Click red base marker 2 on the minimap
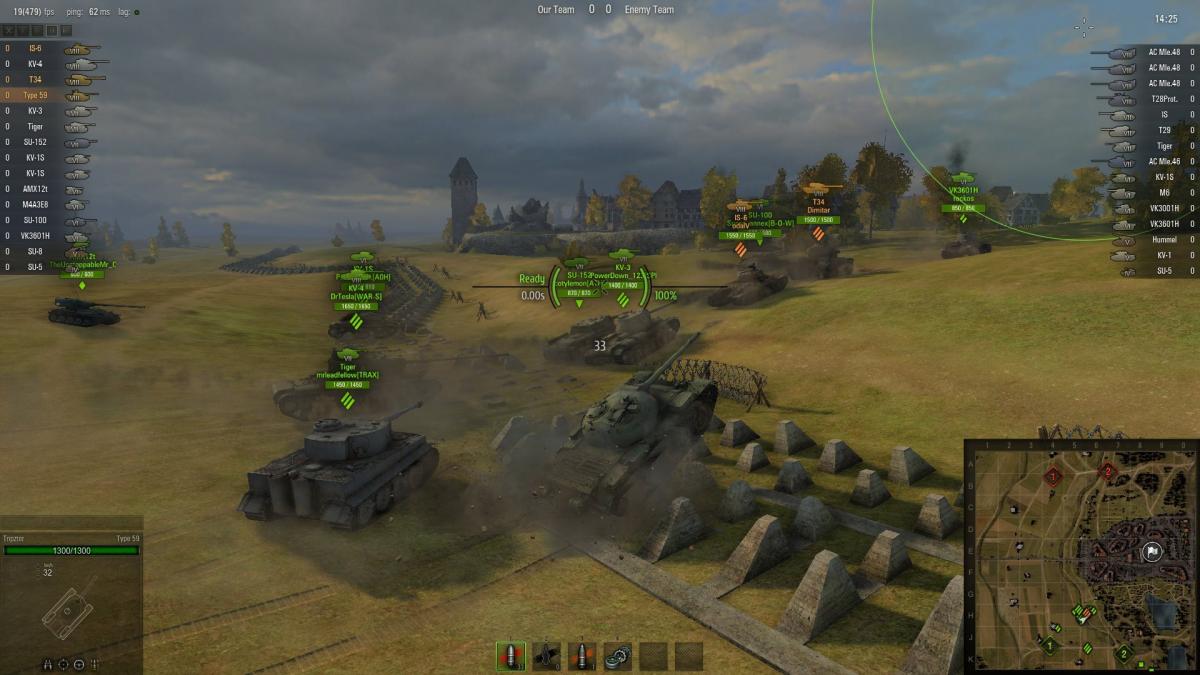This screenshot has height=675, width=1200. [1107, 471]
